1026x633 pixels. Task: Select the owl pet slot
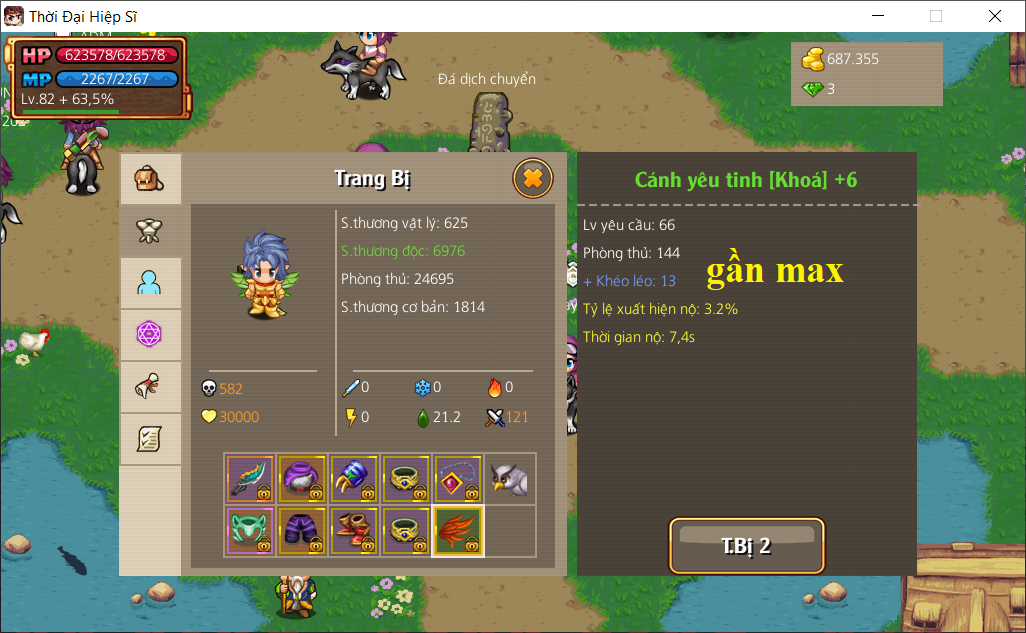tap(510, 480)
